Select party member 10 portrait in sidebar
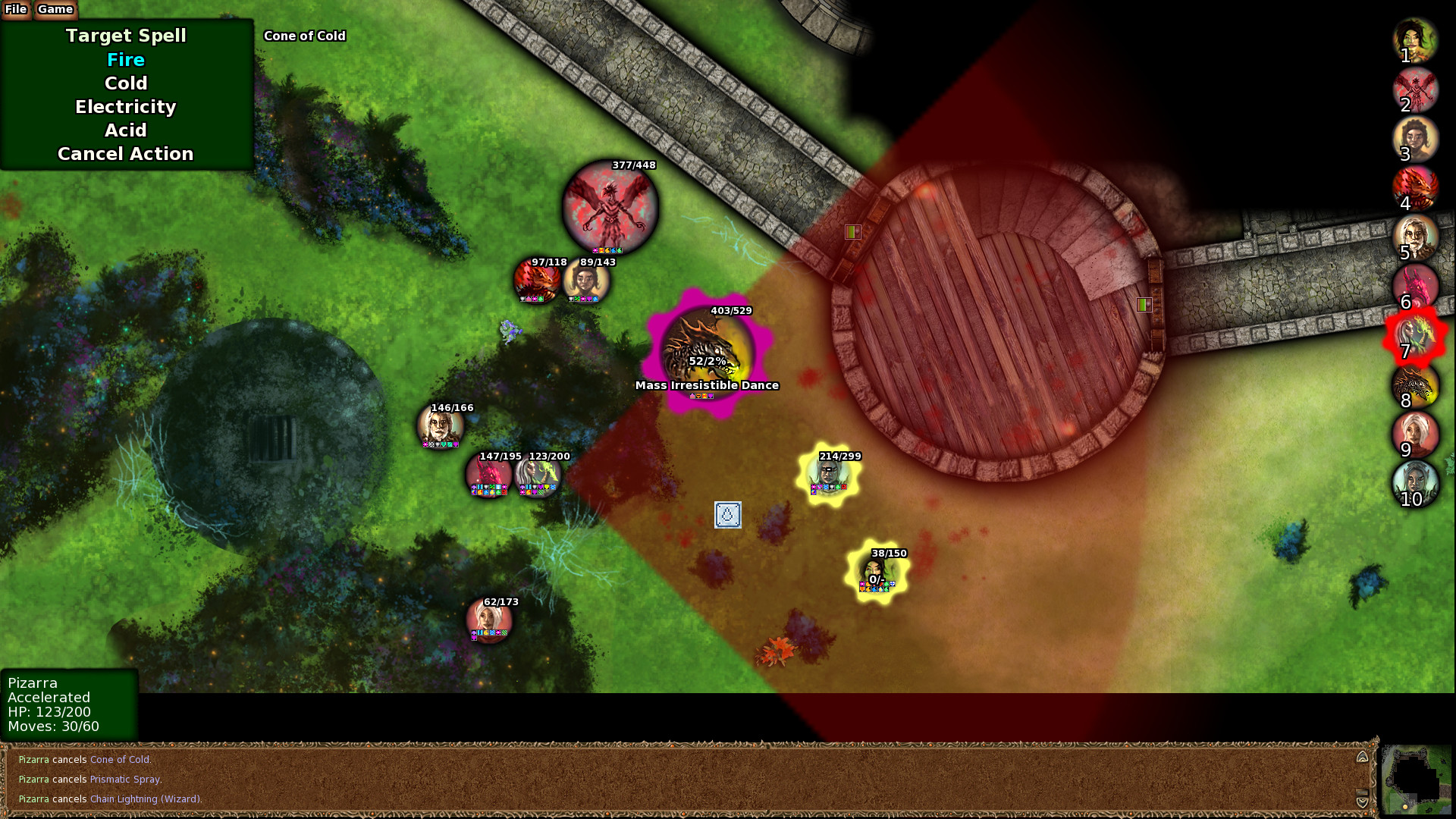This screenshot has height=819, width=1456. click(1415, 484)
